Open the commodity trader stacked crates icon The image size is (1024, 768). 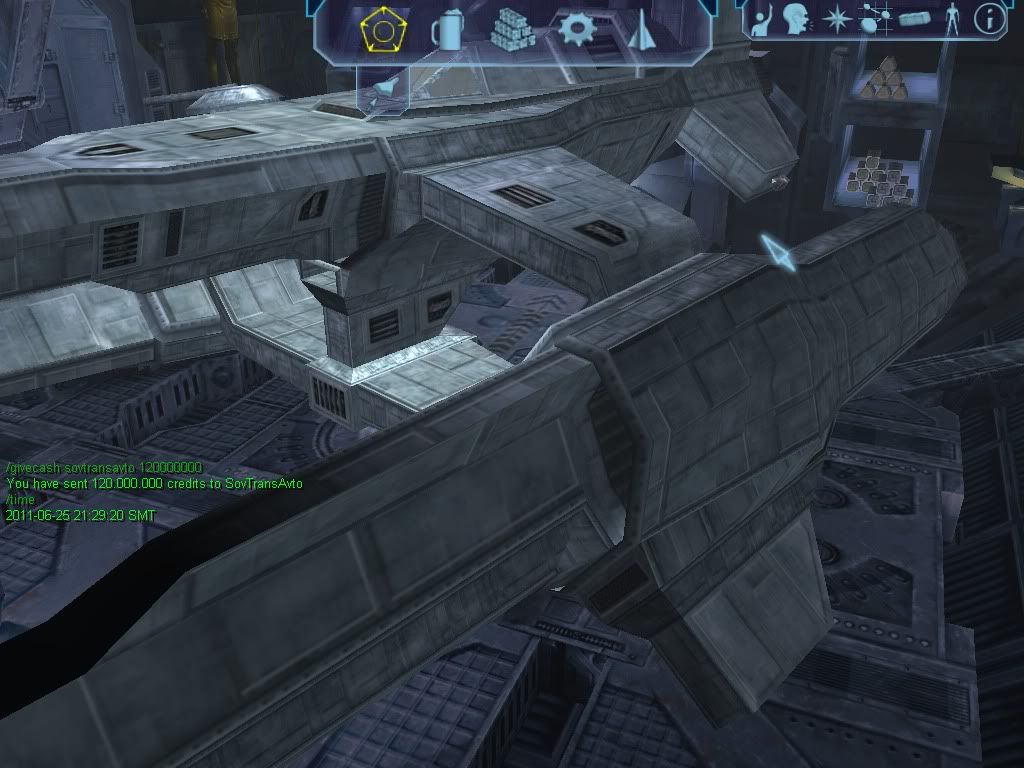[x=513, y=31]
